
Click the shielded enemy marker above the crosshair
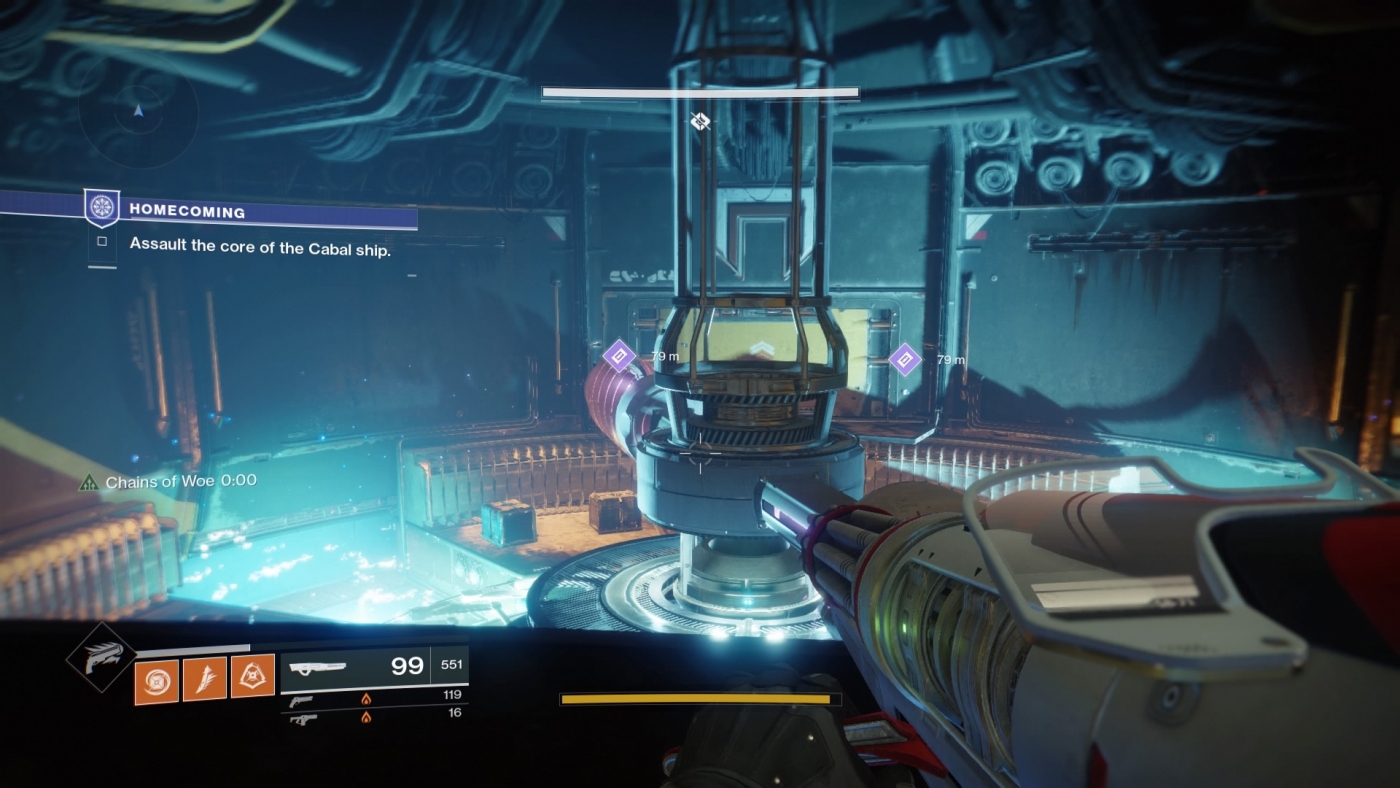click(700, 122)
